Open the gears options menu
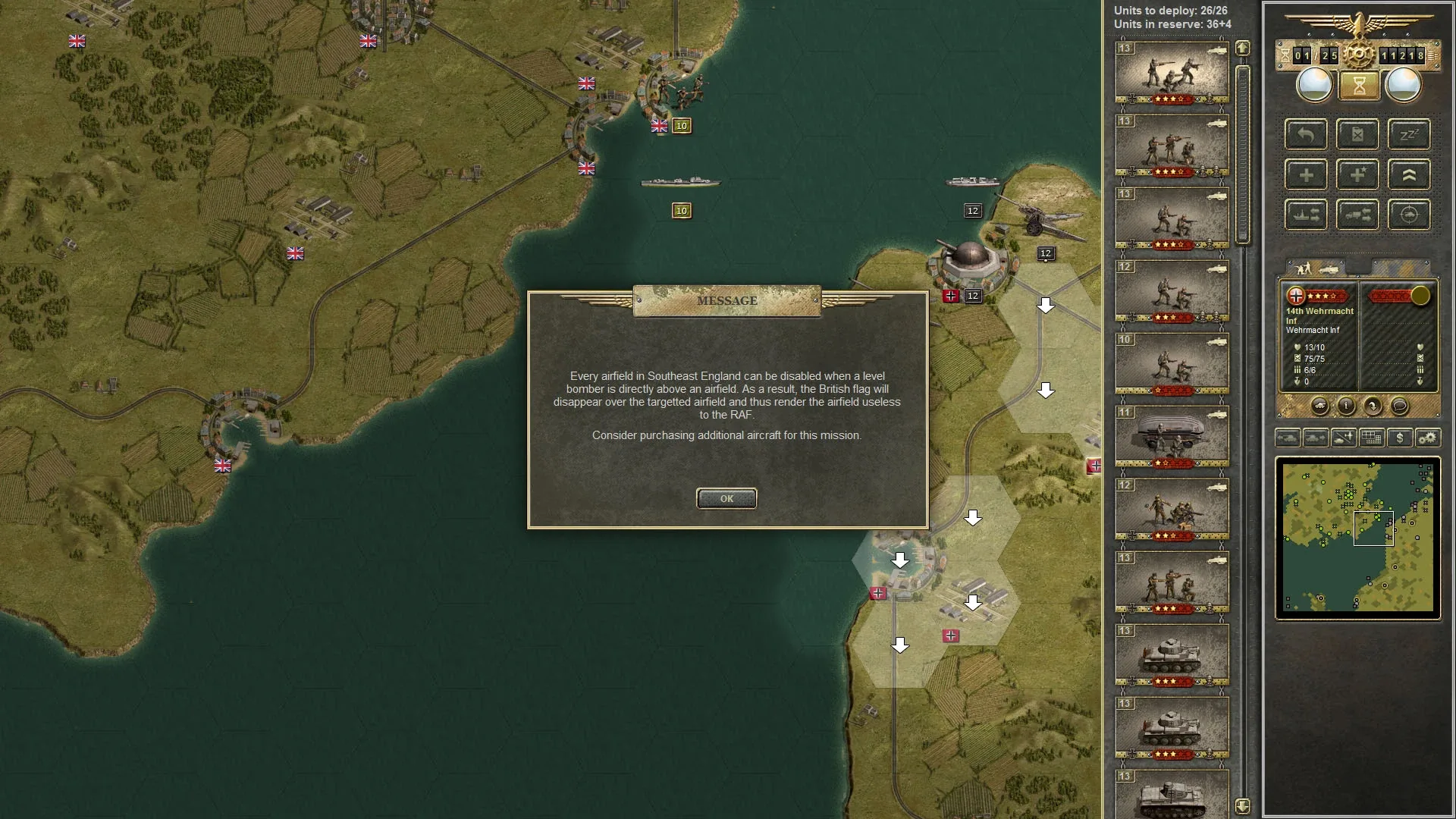 click(1426, 438)
